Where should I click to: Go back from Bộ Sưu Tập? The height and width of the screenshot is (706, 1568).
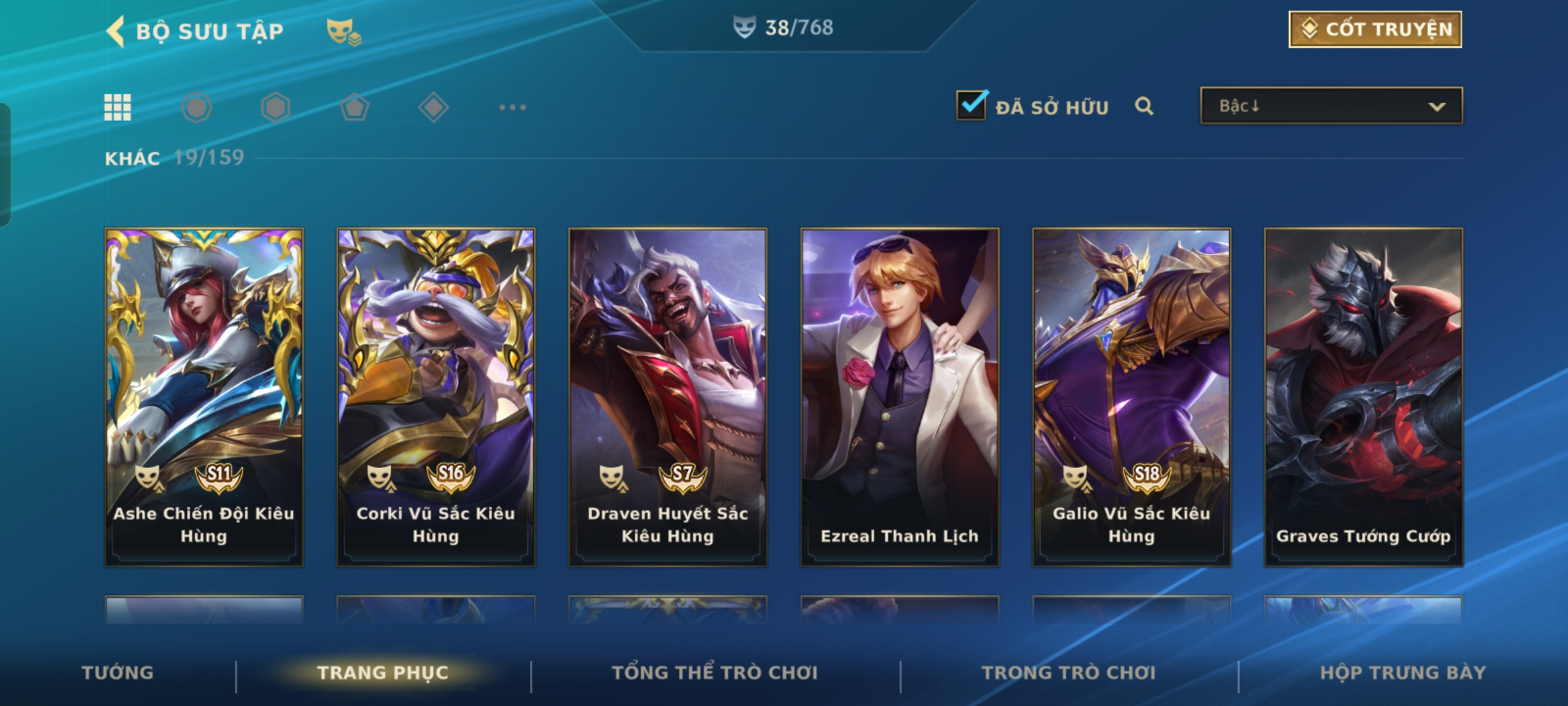116,31
